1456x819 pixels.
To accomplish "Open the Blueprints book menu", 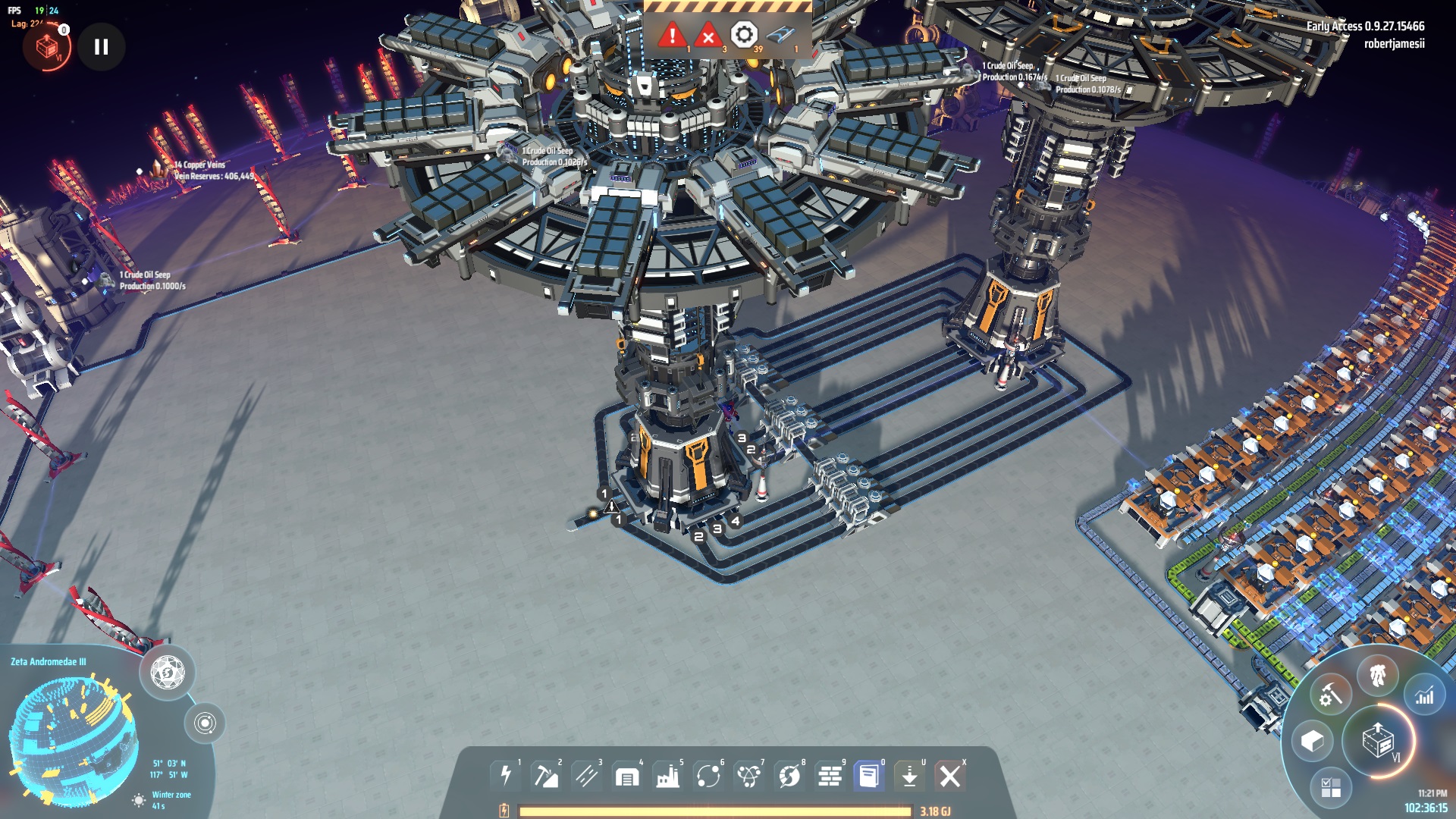I will click(868, 777).
